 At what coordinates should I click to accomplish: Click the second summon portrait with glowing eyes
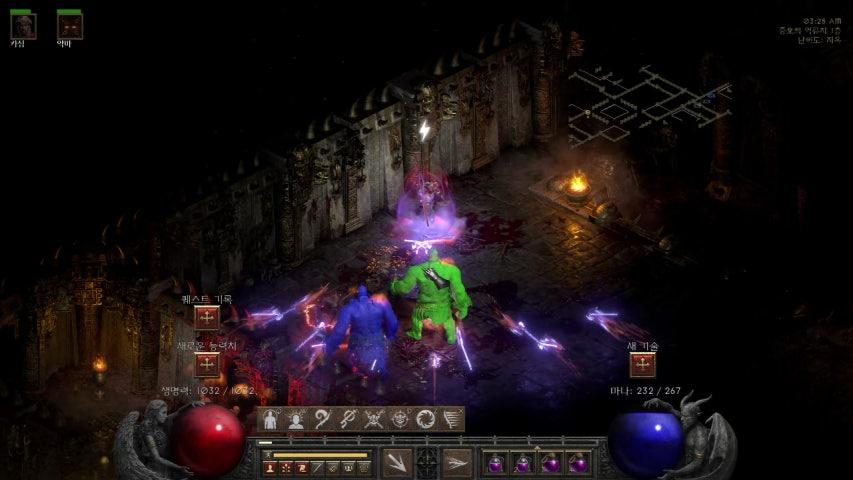pos(69,26)
